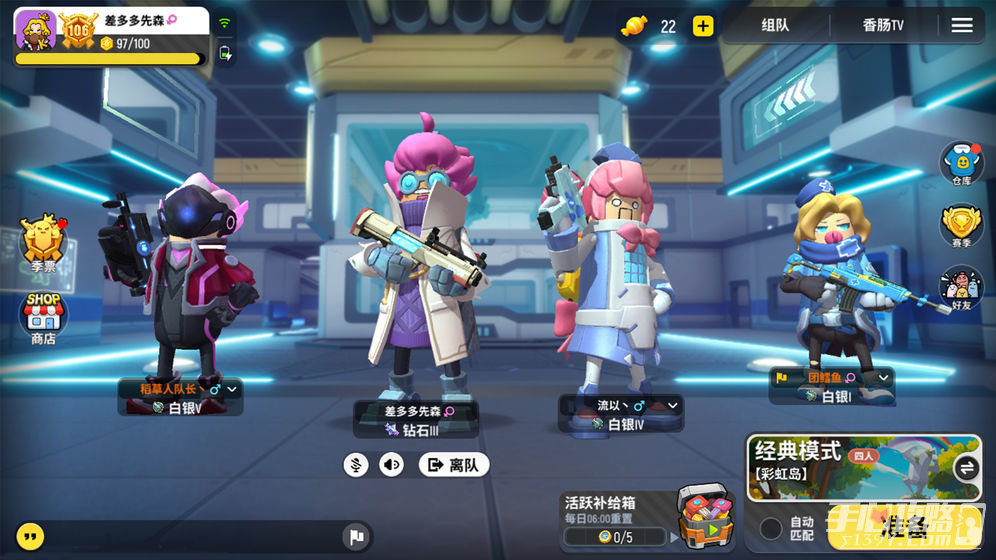Viewport: 996px width, 560px height.
Task: Toggle the 自动匹配 auto-match option
Action: coord(771,528)
